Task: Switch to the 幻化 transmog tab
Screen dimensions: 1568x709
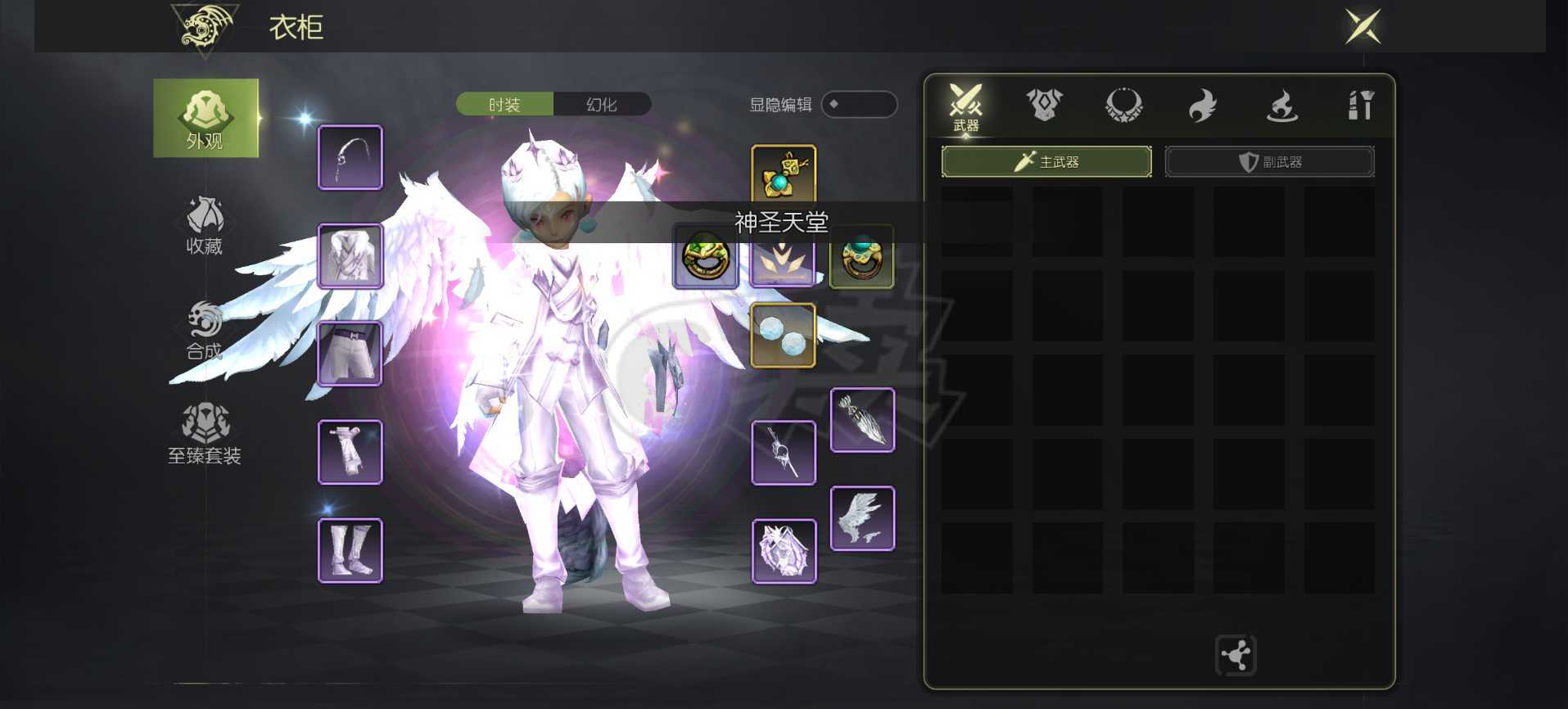Action: pyautogui.click(x=602, y=105)
